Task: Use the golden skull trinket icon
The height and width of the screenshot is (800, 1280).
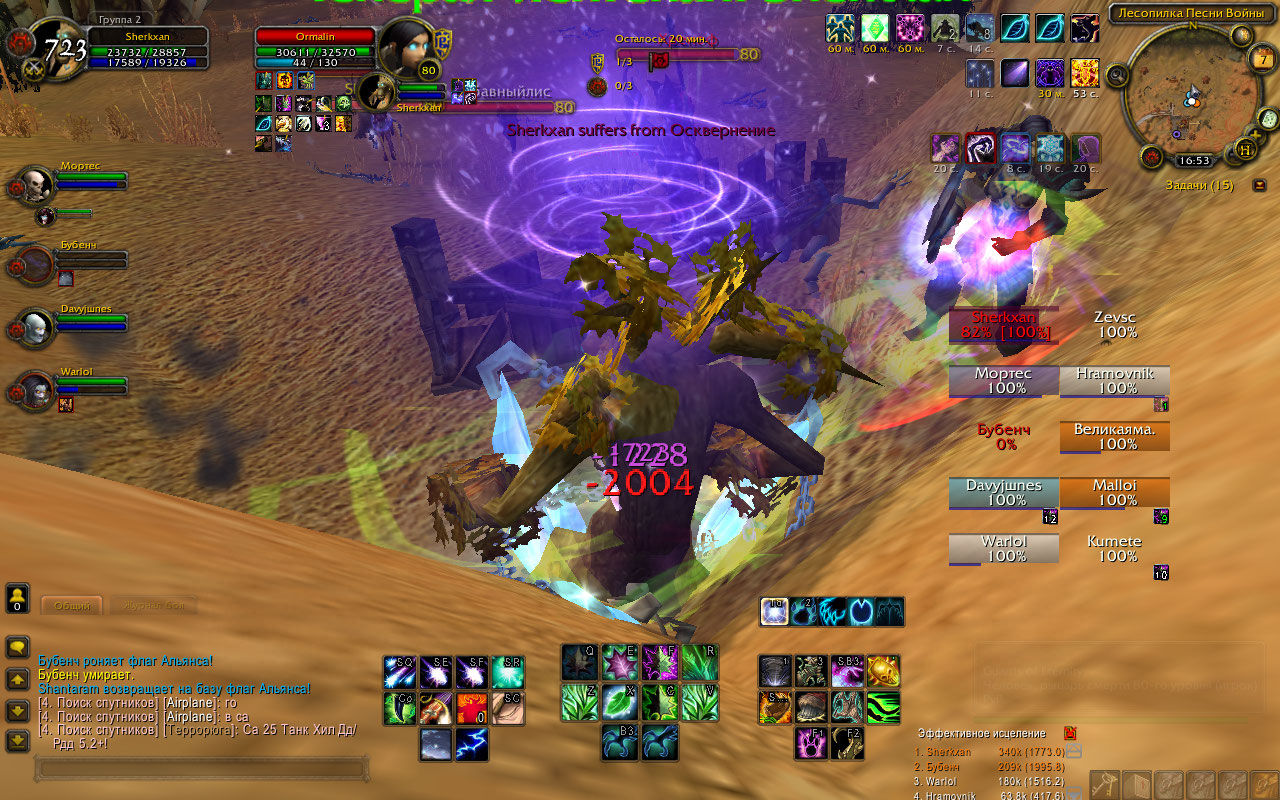Action: tap(882, 671)
